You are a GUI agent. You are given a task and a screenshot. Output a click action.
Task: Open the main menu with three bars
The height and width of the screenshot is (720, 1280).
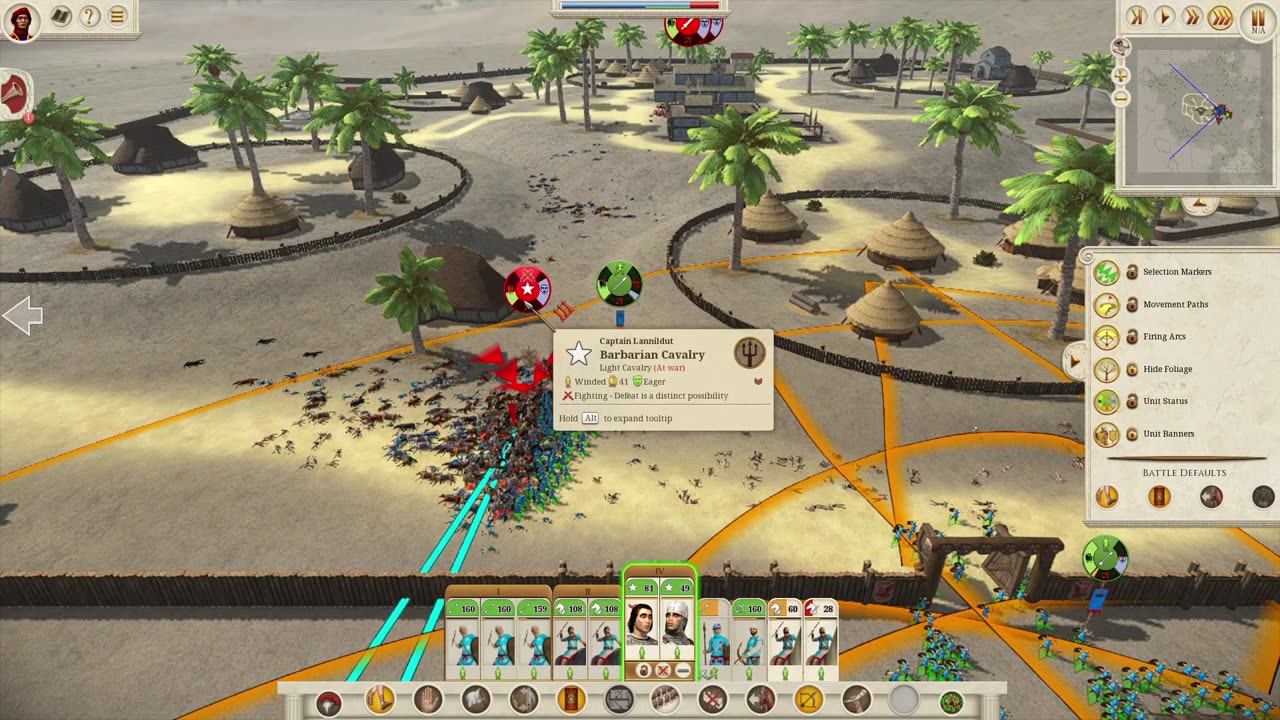117,16
